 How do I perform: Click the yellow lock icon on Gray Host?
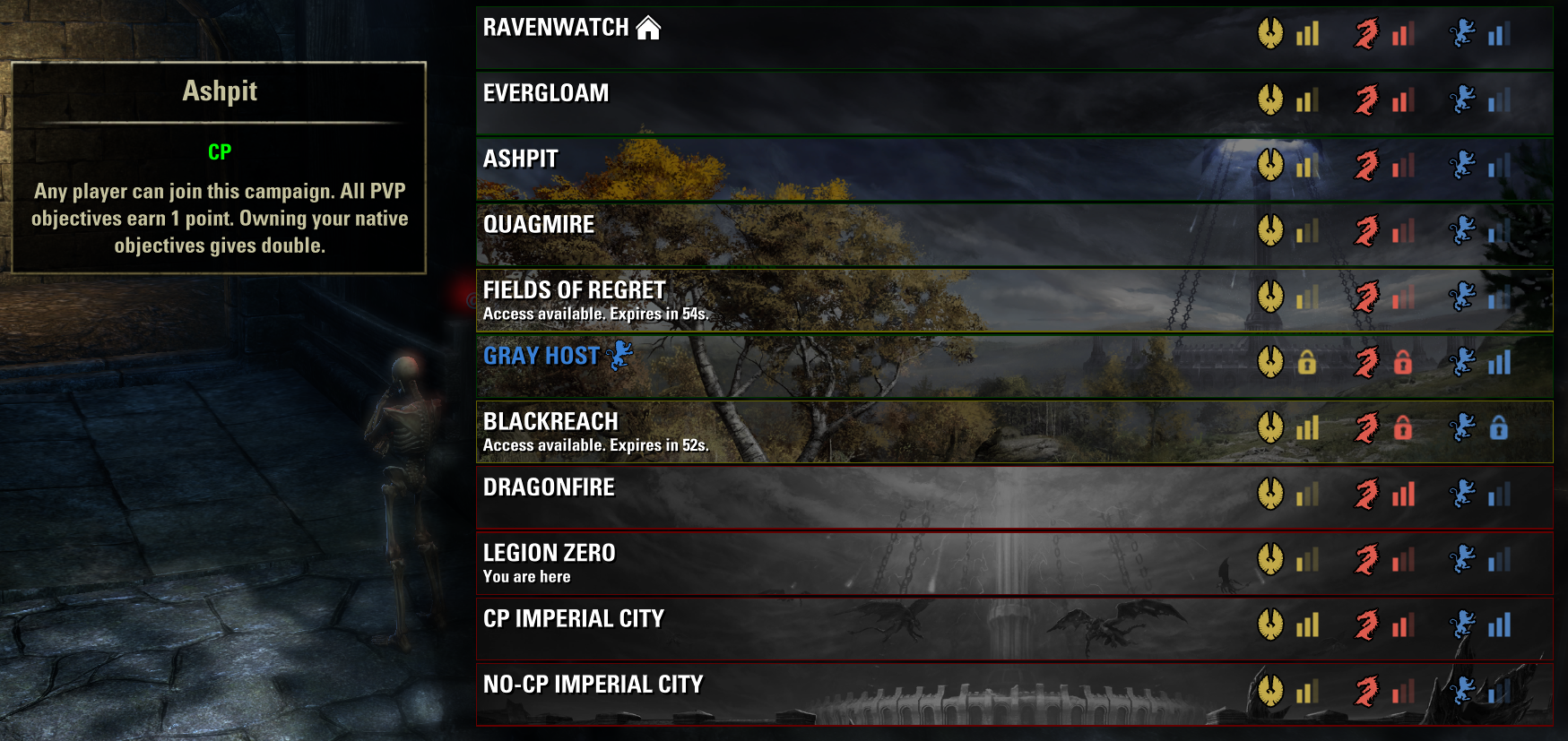coord(1308,365)
